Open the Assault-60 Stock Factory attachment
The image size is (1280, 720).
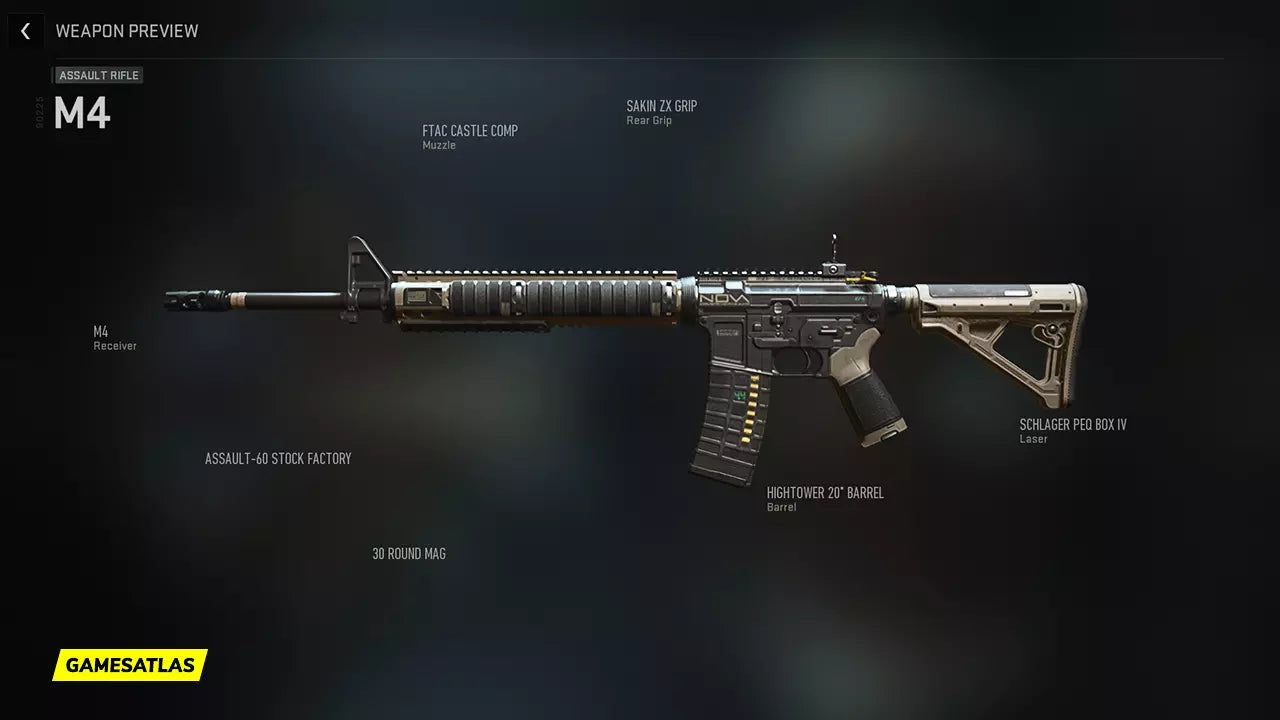278,459
